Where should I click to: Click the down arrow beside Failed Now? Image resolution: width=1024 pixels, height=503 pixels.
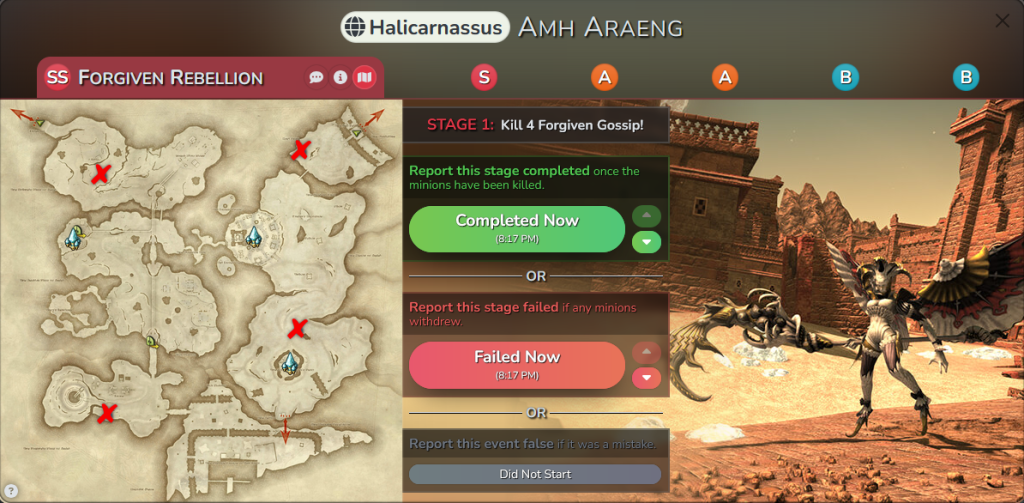click(x=646, y=377)
